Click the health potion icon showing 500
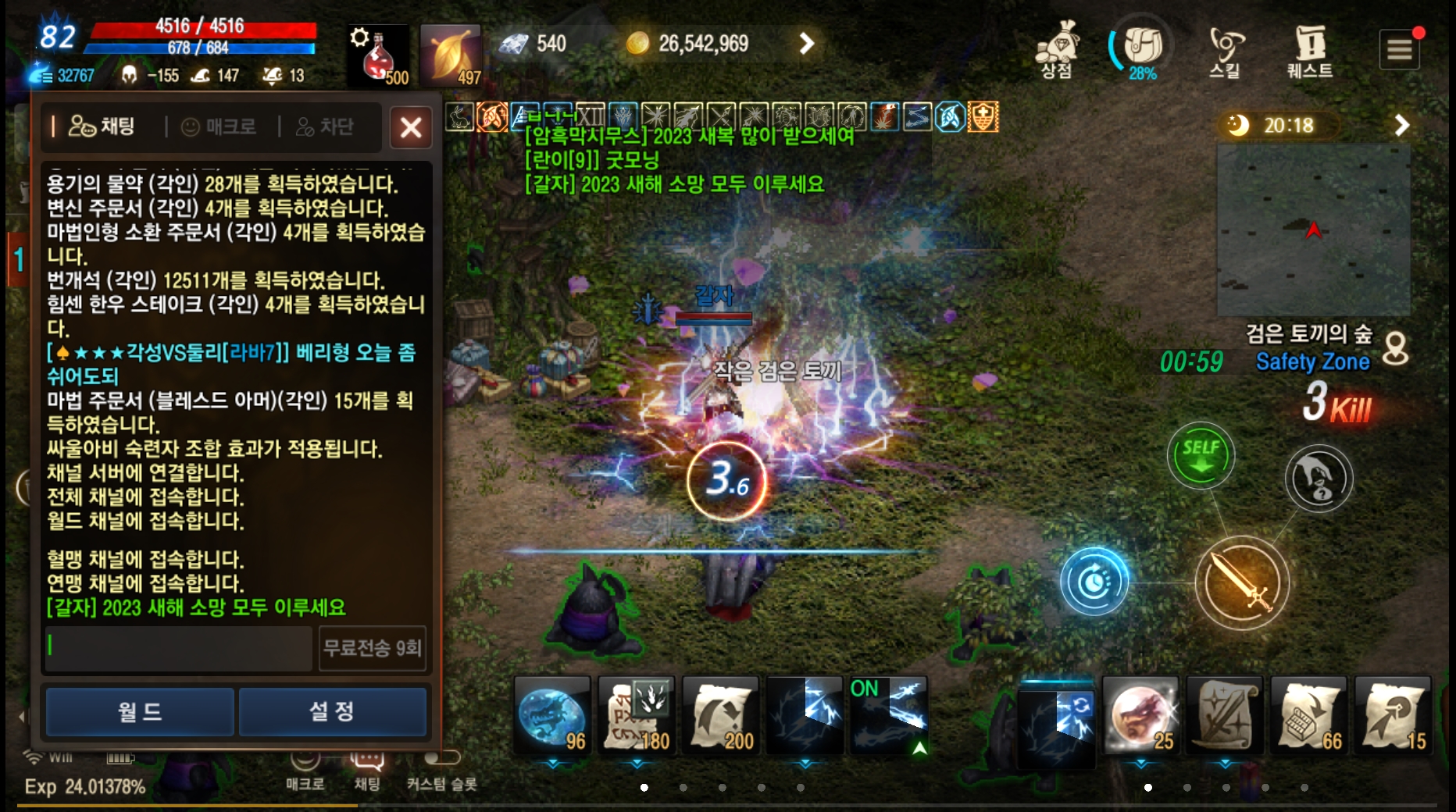1456x812 pixels. click(x=377, y=51)
